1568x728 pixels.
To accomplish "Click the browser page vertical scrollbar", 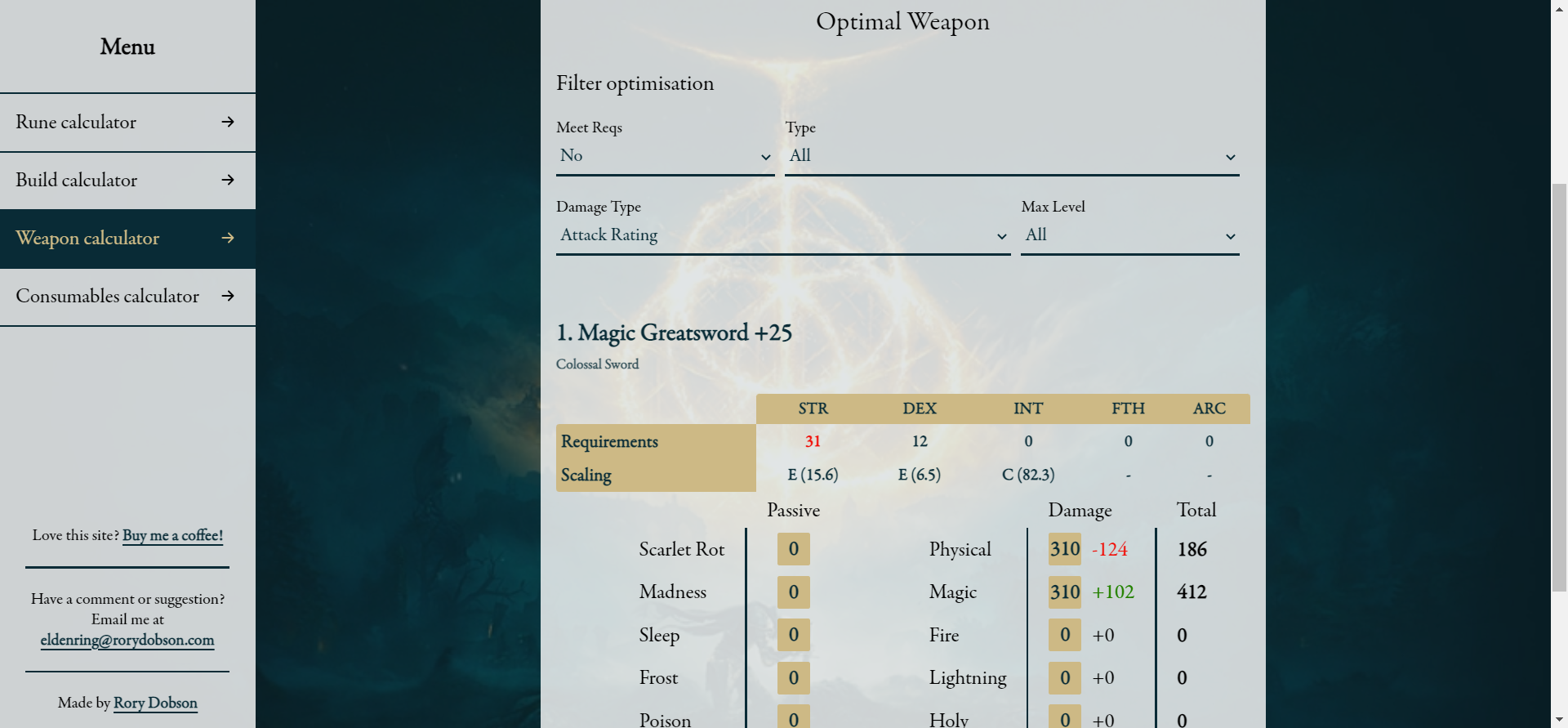I will coord(1559,384).
